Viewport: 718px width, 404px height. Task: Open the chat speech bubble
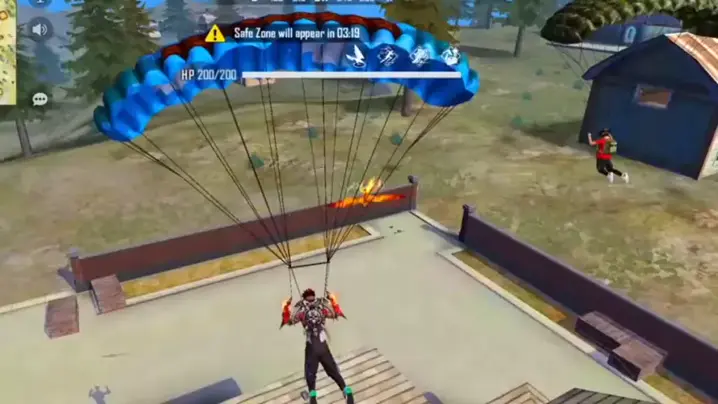[40, 99]
